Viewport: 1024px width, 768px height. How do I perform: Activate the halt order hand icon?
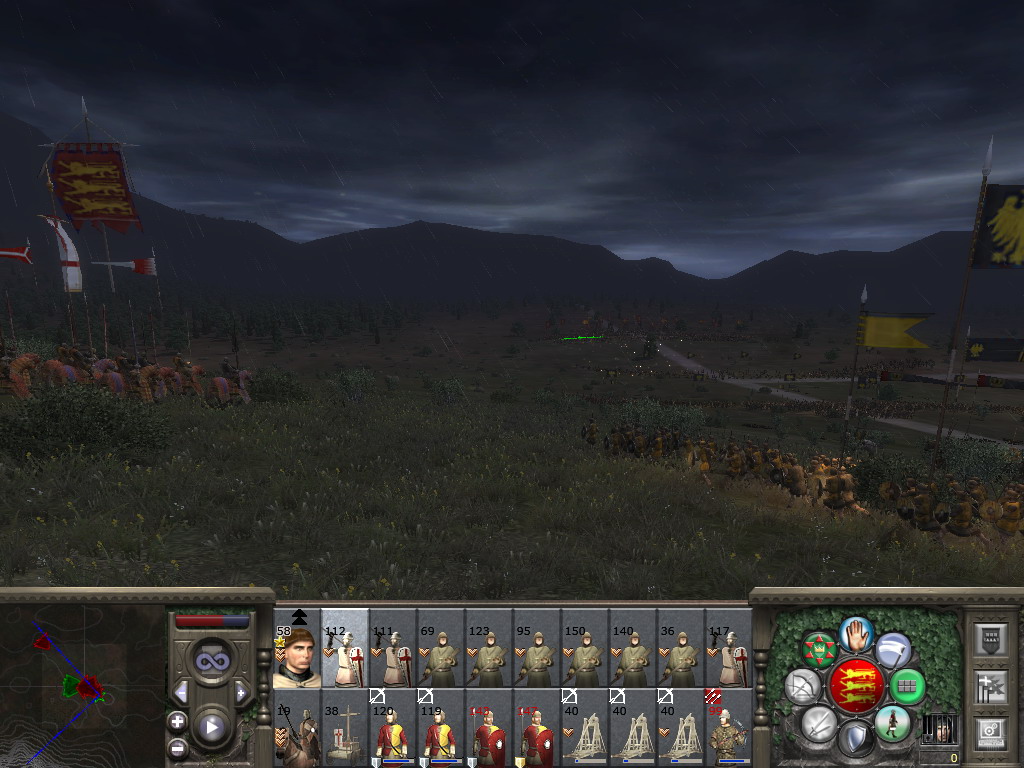click(x=857, y=633)
